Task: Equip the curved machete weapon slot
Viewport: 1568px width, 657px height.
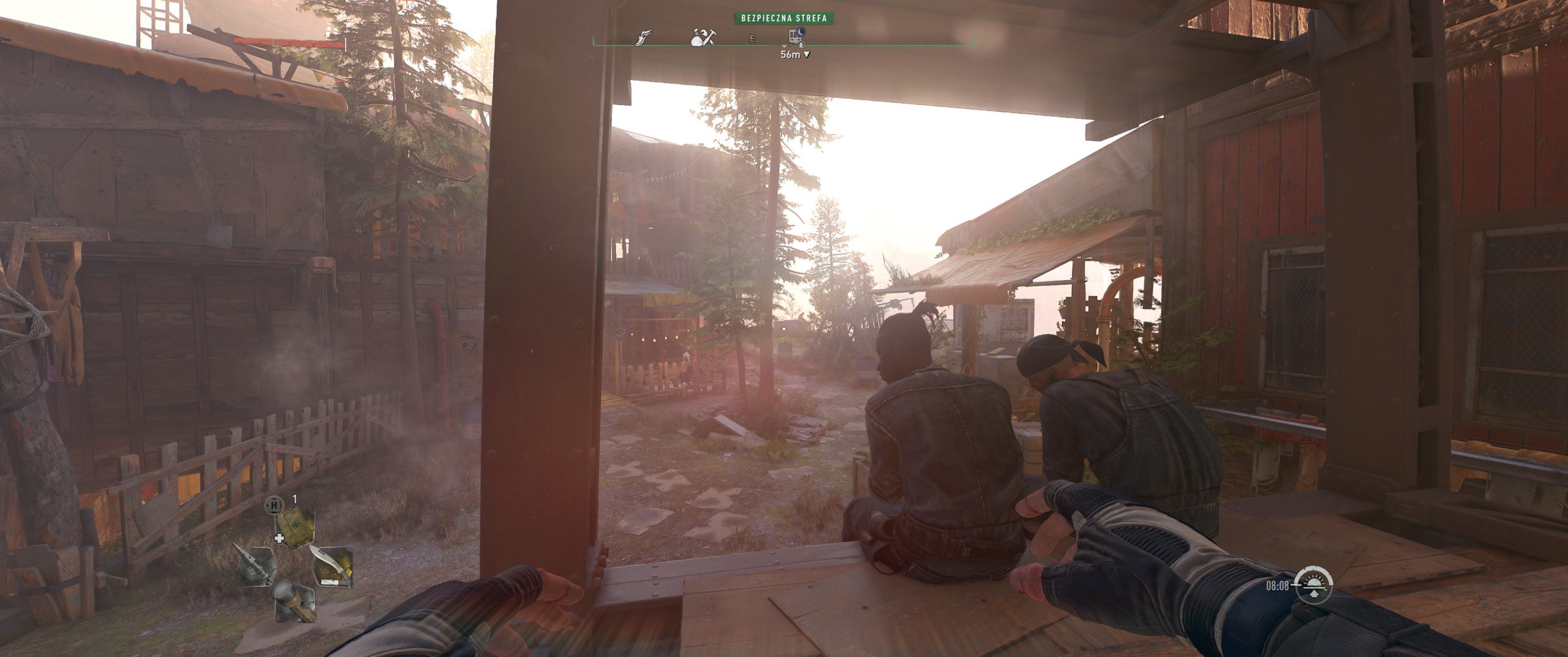Action: [x=333, y=564]
